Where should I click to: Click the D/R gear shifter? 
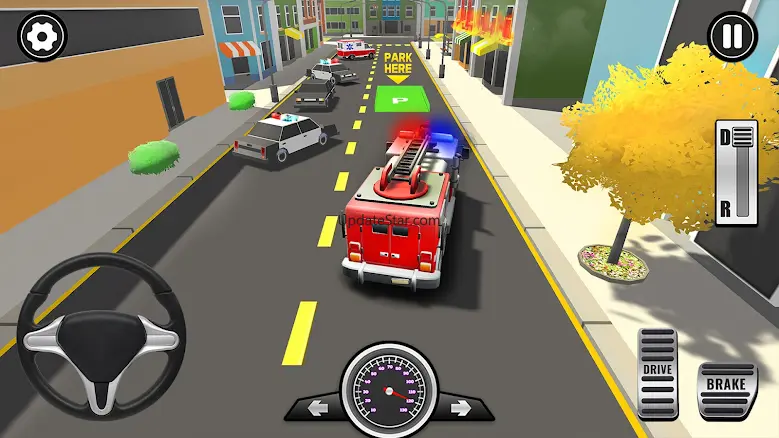click(736, 171)
